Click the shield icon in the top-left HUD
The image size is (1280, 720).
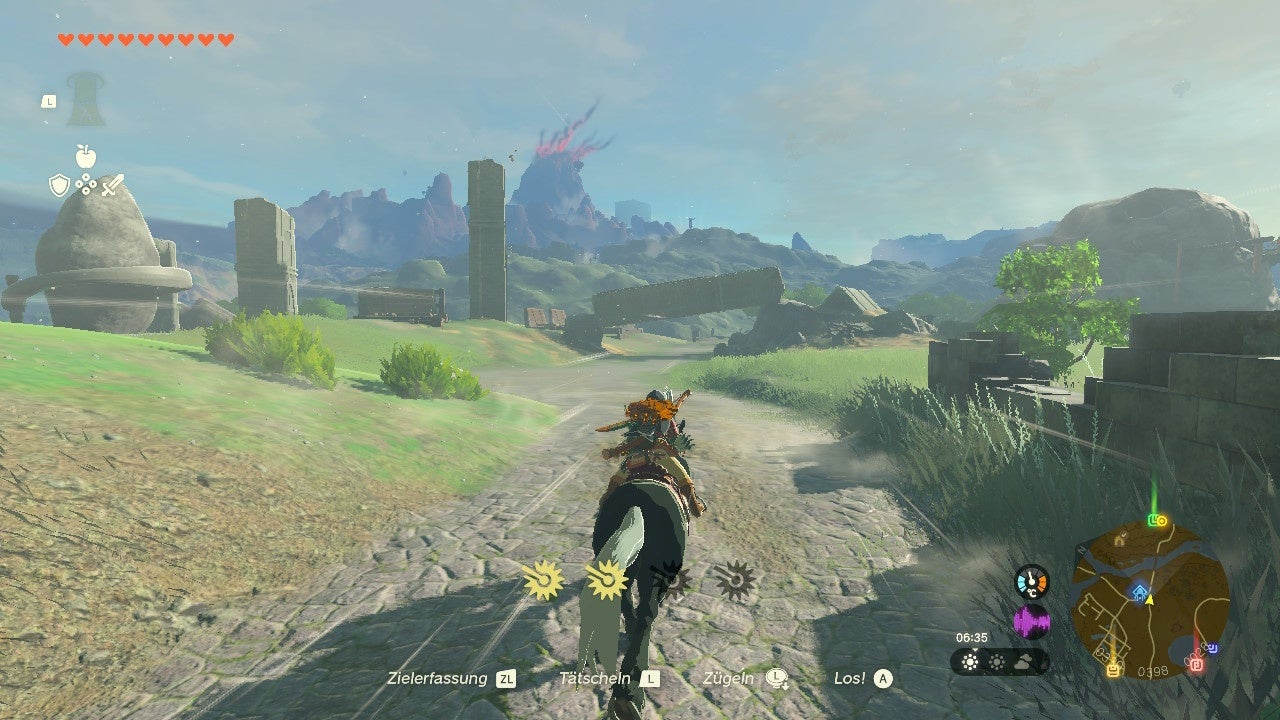click(59, 184)
